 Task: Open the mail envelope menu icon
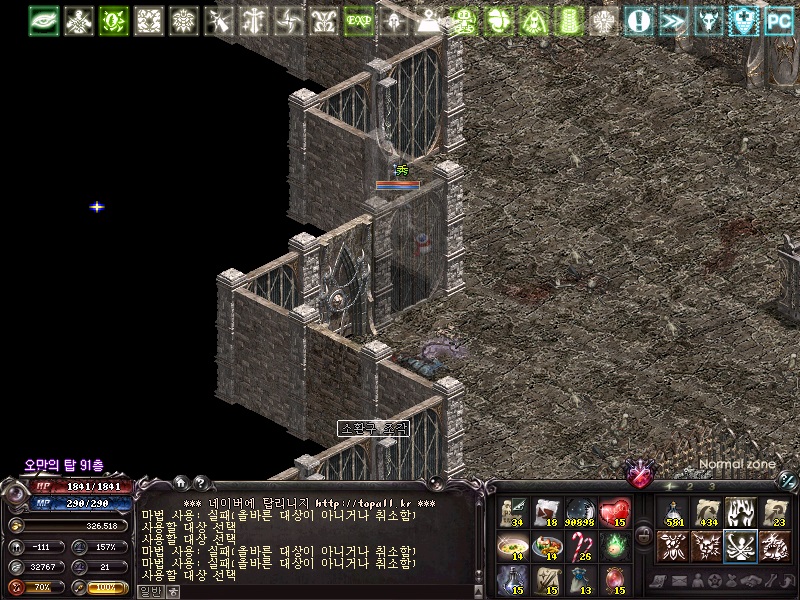pyautogui.click(x=679, y=581)
